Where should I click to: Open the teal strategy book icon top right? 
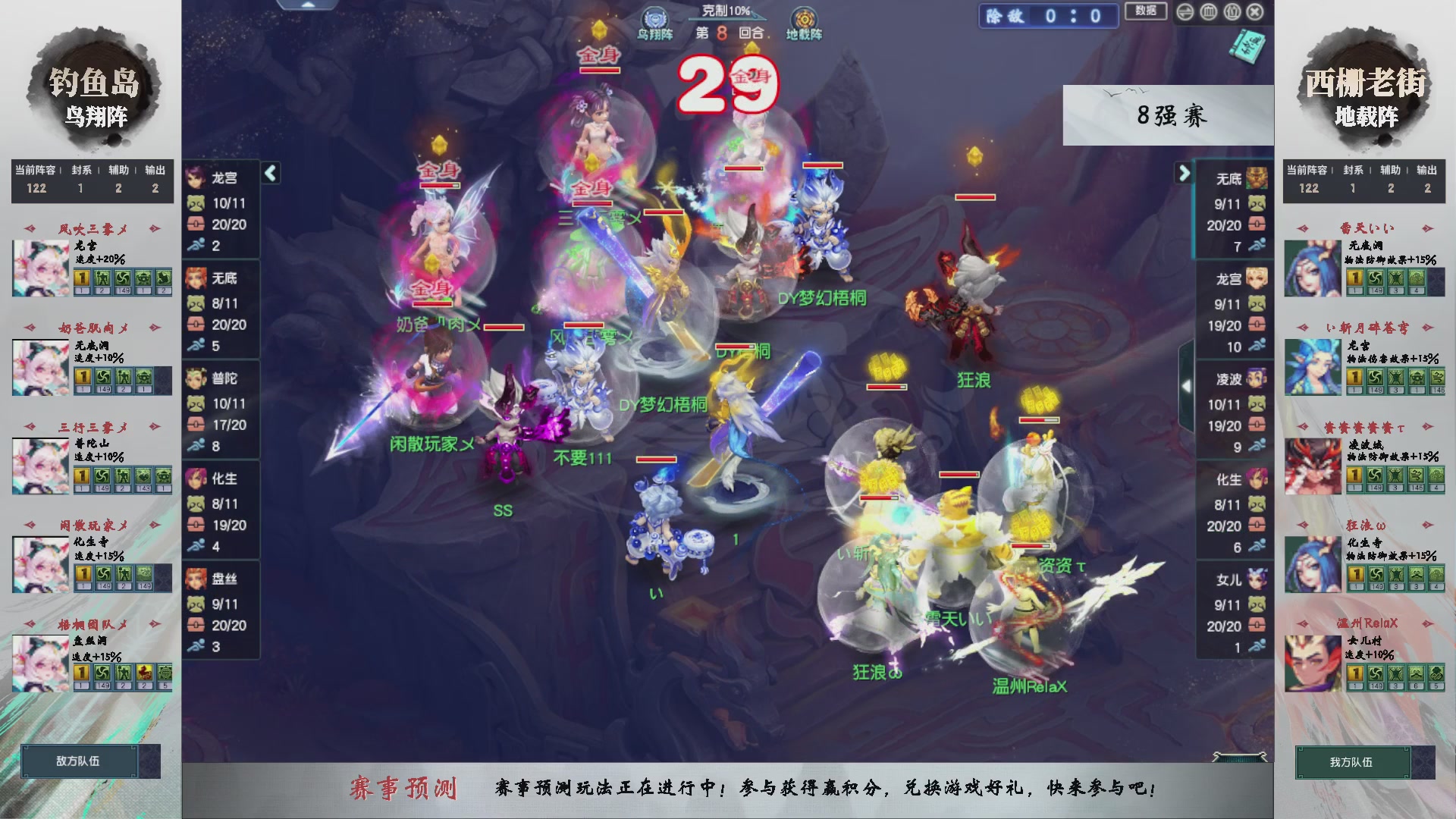[x=1247, y=45]
